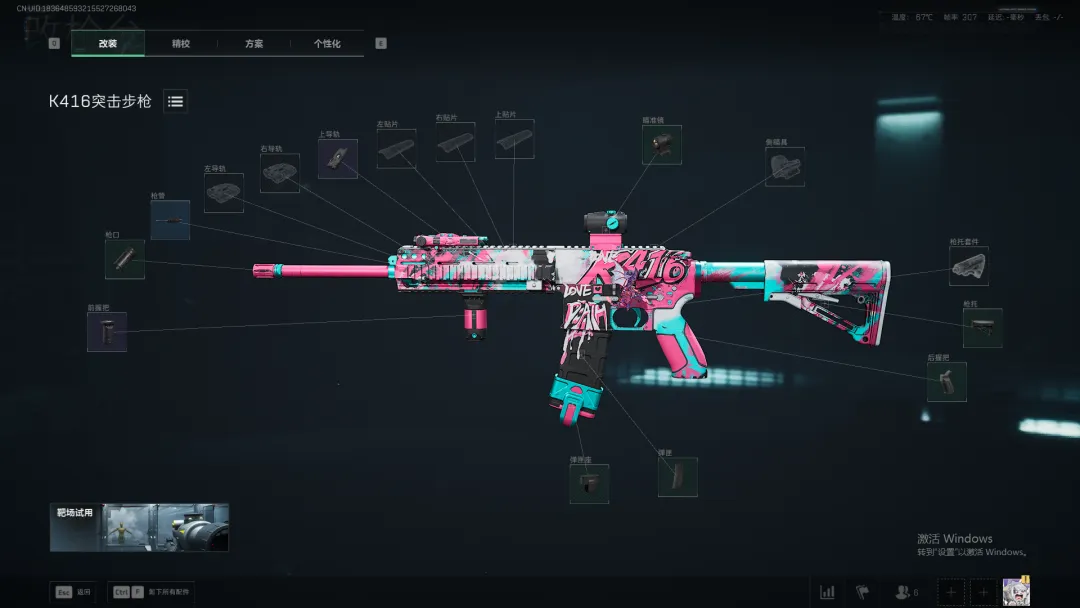Select the 左贴片 left patch slot
Image resolution: width=1080 pixels, height=608 pixels.
coord(396,149)
